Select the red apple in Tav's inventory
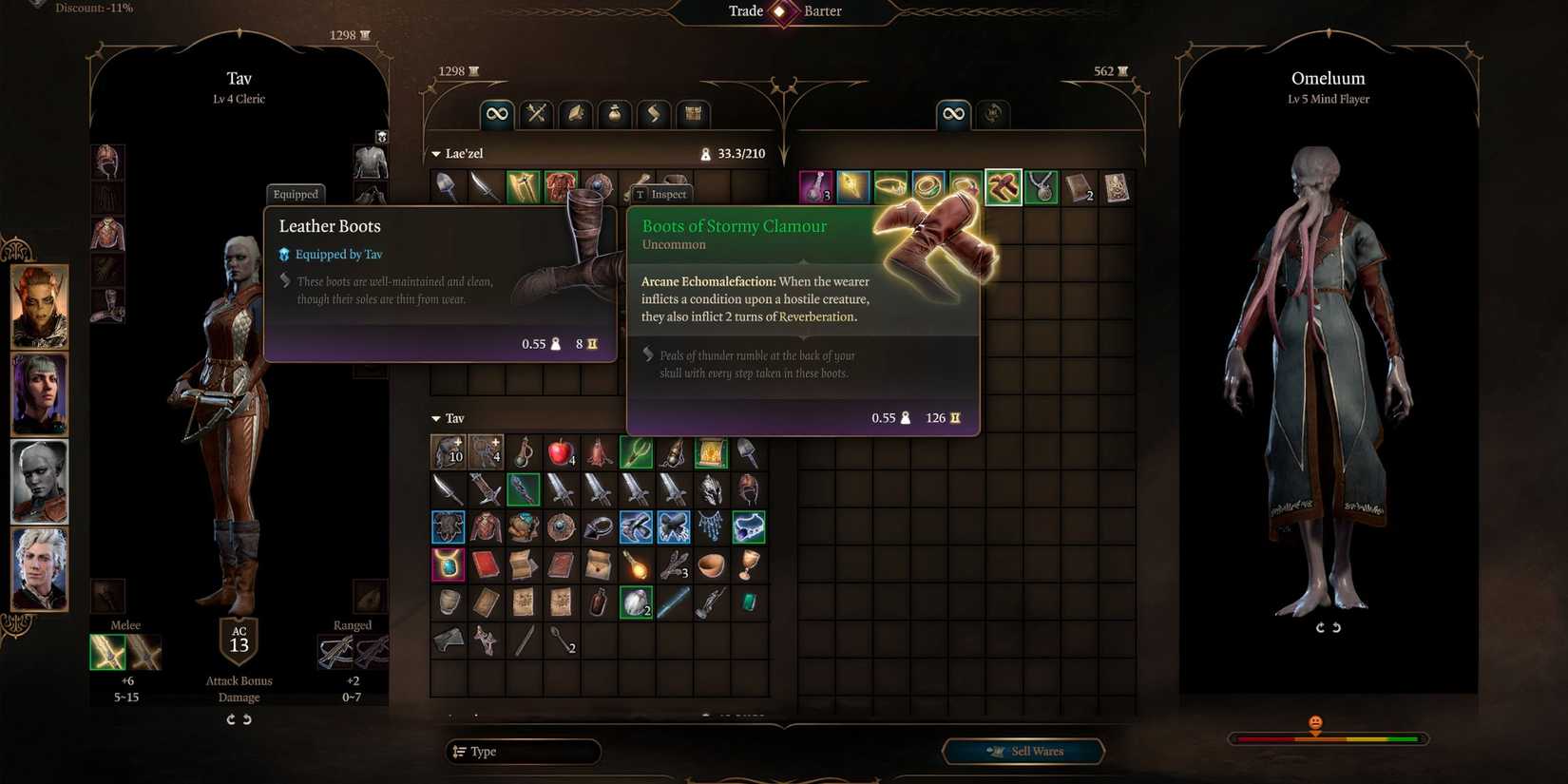 (x=560, y=451)
